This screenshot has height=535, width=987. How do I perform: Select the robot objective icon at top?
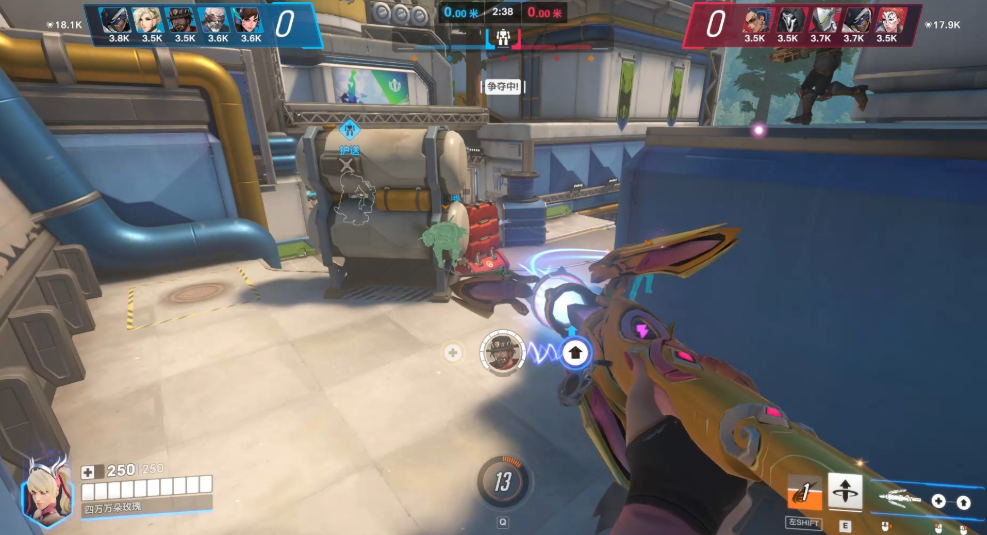tap(503, 40)
